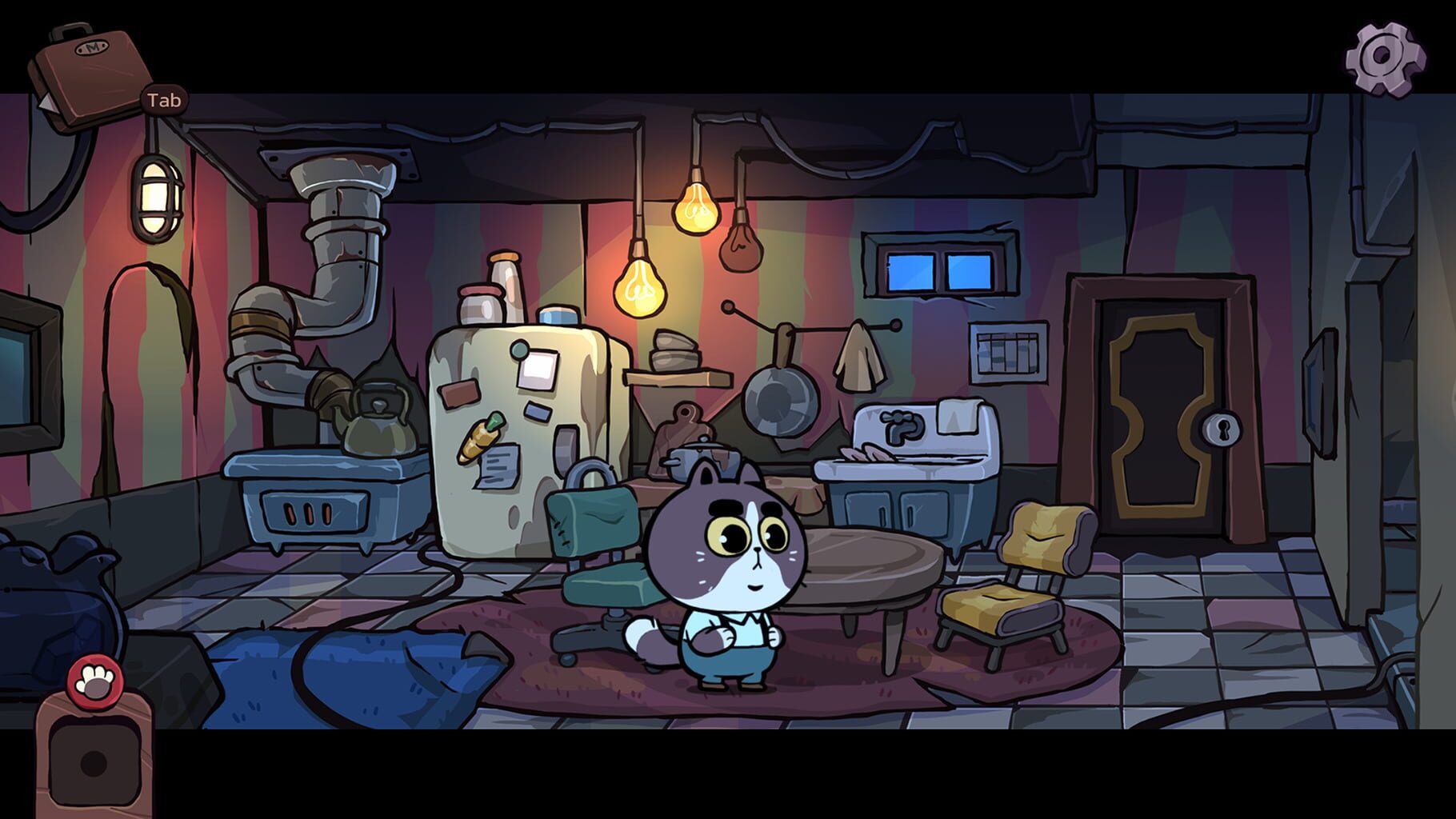1456x819 pixels.
Task: Open the refrigerator door
Action: 520,416
